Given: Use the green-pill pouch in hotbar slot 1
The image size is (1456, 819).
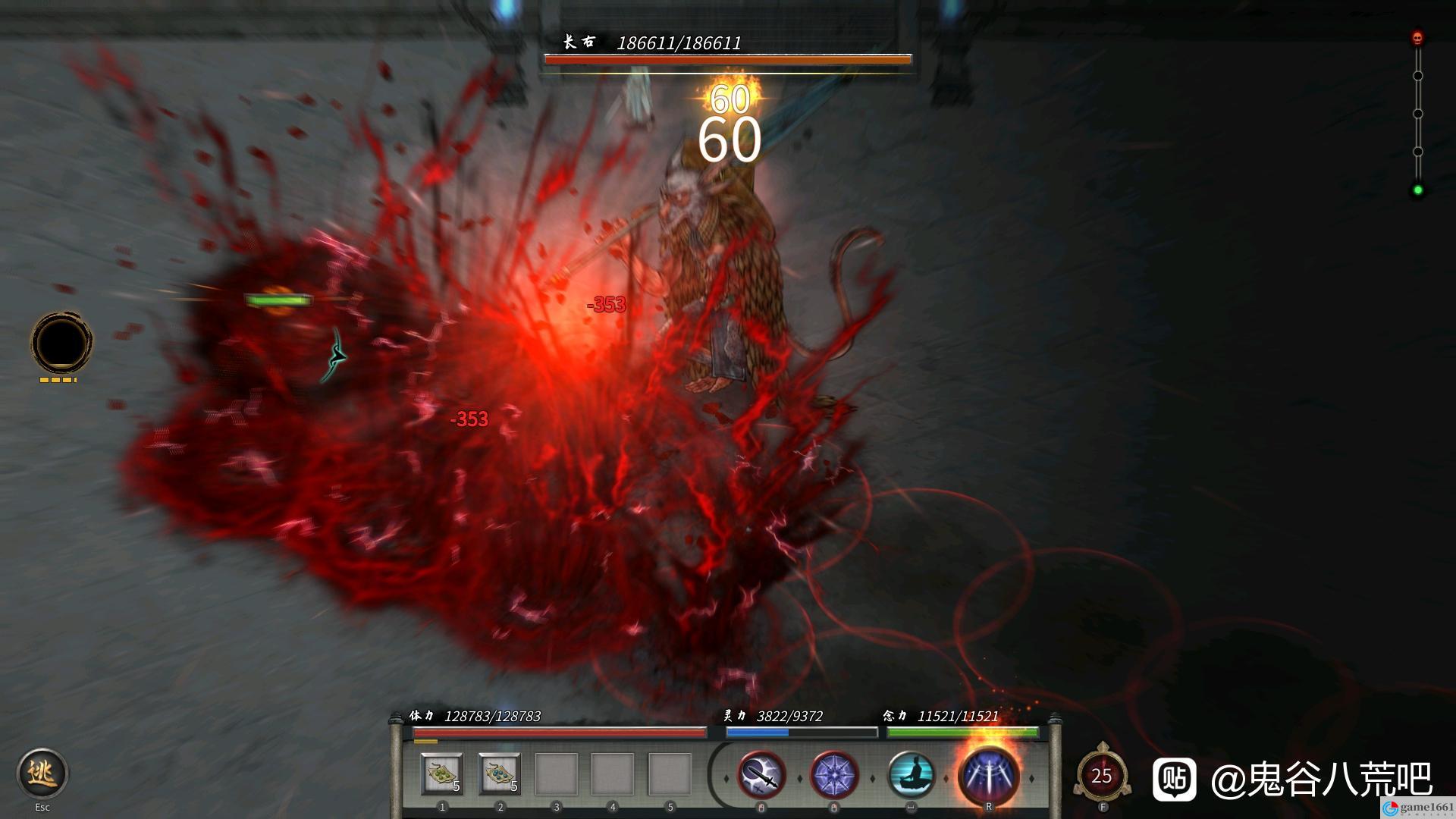Looking at the screenshot, I should pos(442,774).
